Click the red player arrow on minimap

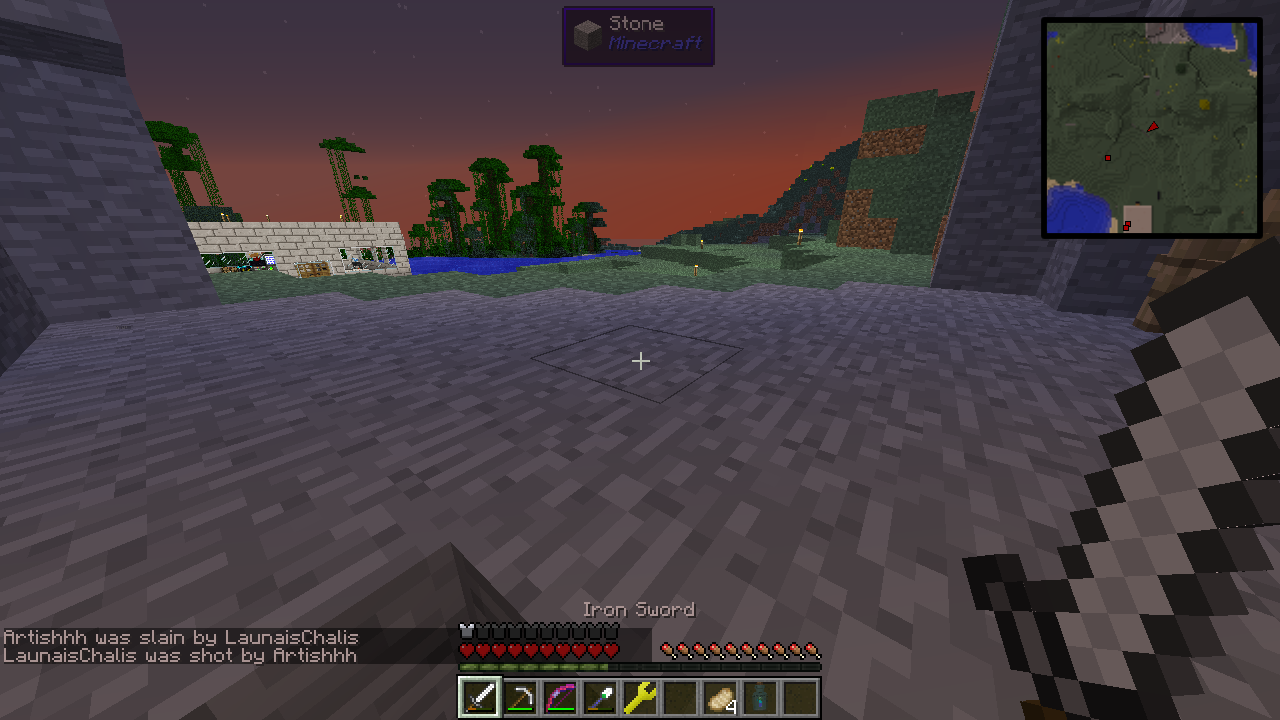pos(1153,127)
